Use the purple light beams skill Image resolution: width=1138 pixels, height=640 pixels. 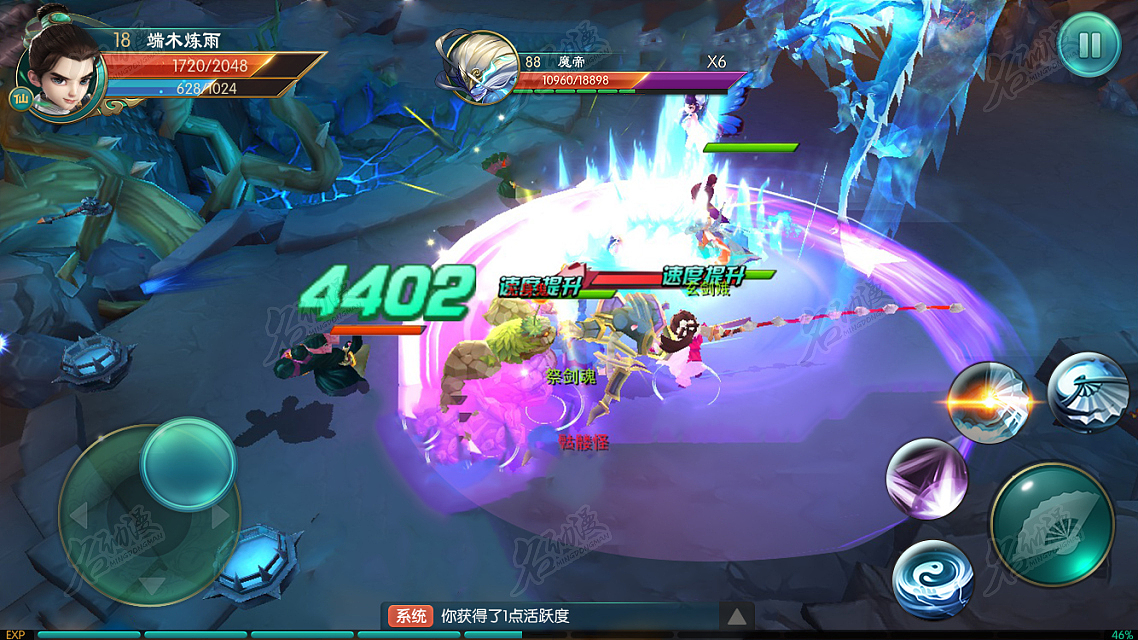coord(927,478)
